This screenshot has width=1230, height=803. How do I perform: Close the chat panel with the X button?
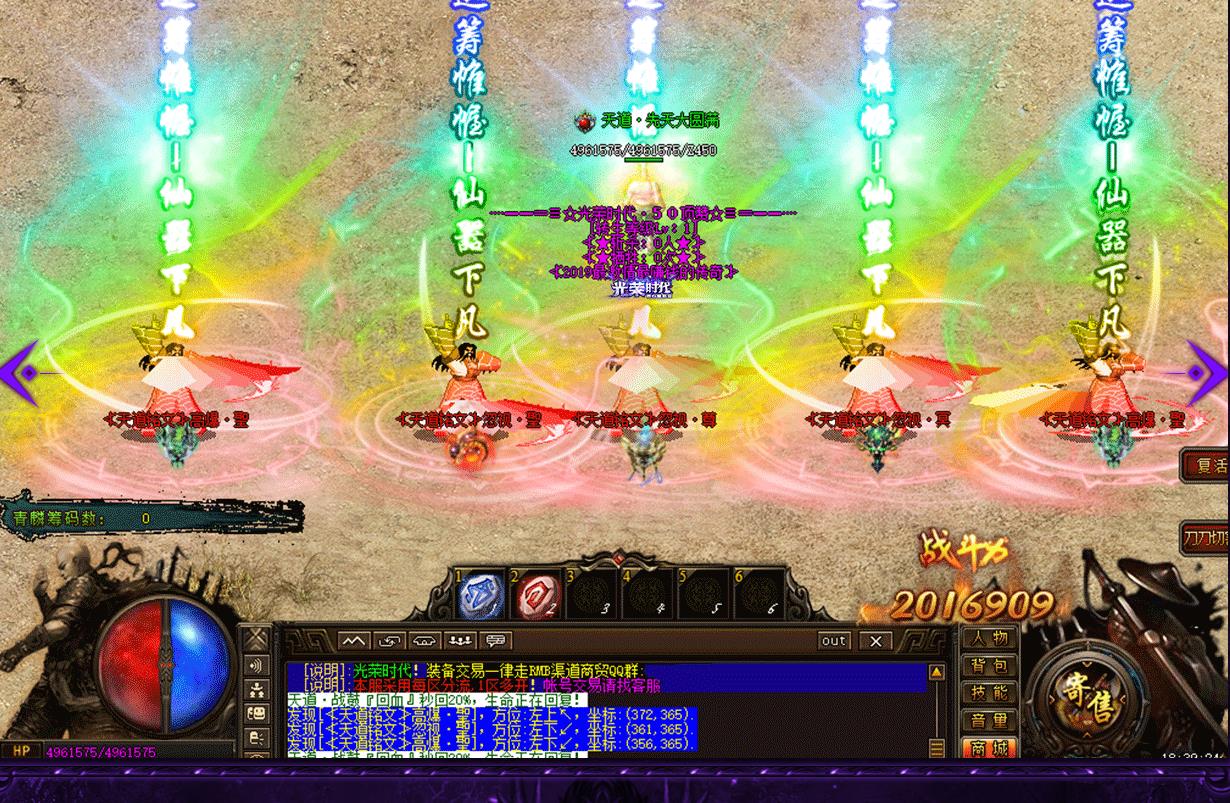pos(876,640)
